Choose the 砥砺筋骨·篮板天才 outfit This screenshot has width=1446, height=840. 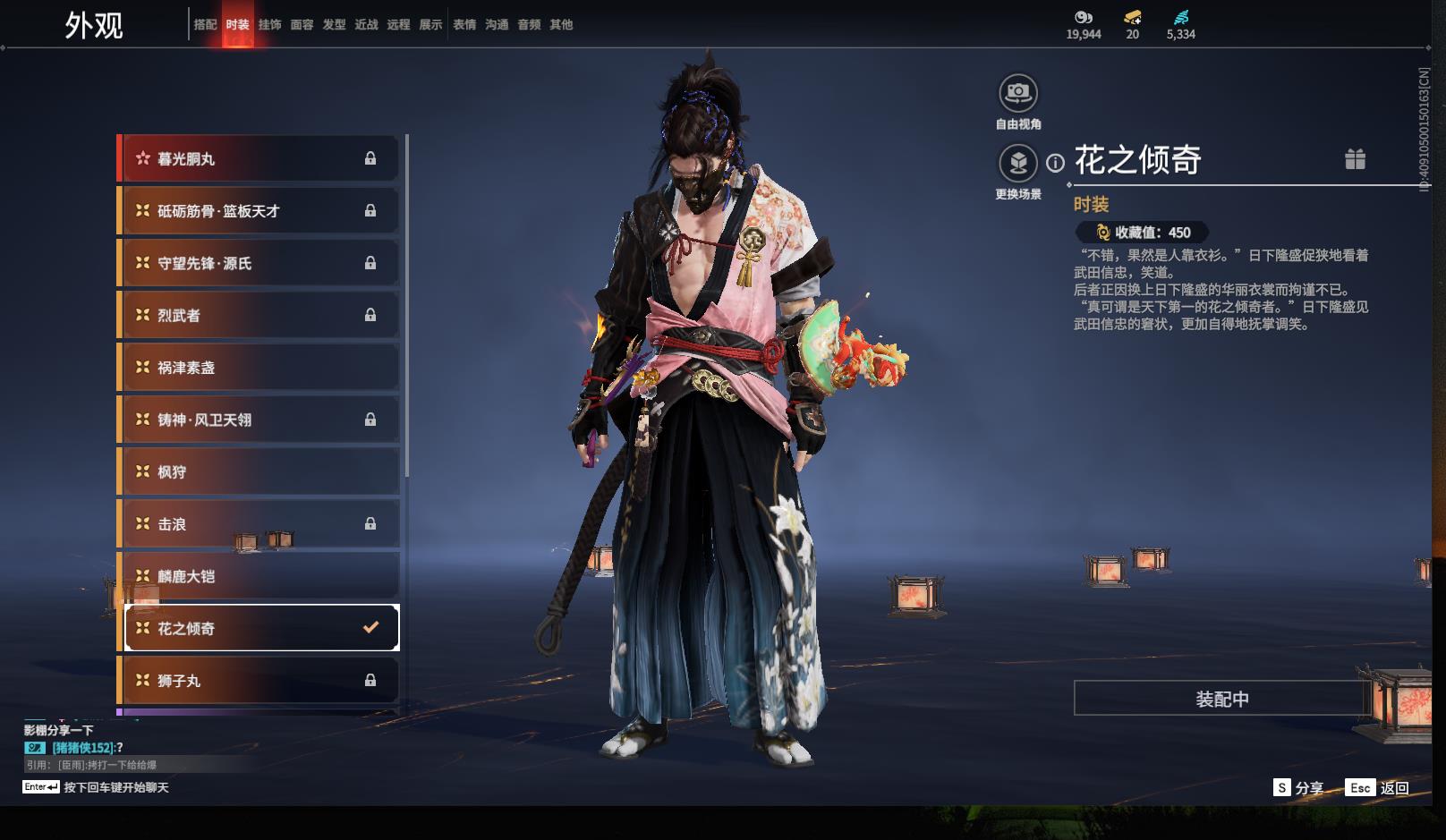[x=259, y=211]
